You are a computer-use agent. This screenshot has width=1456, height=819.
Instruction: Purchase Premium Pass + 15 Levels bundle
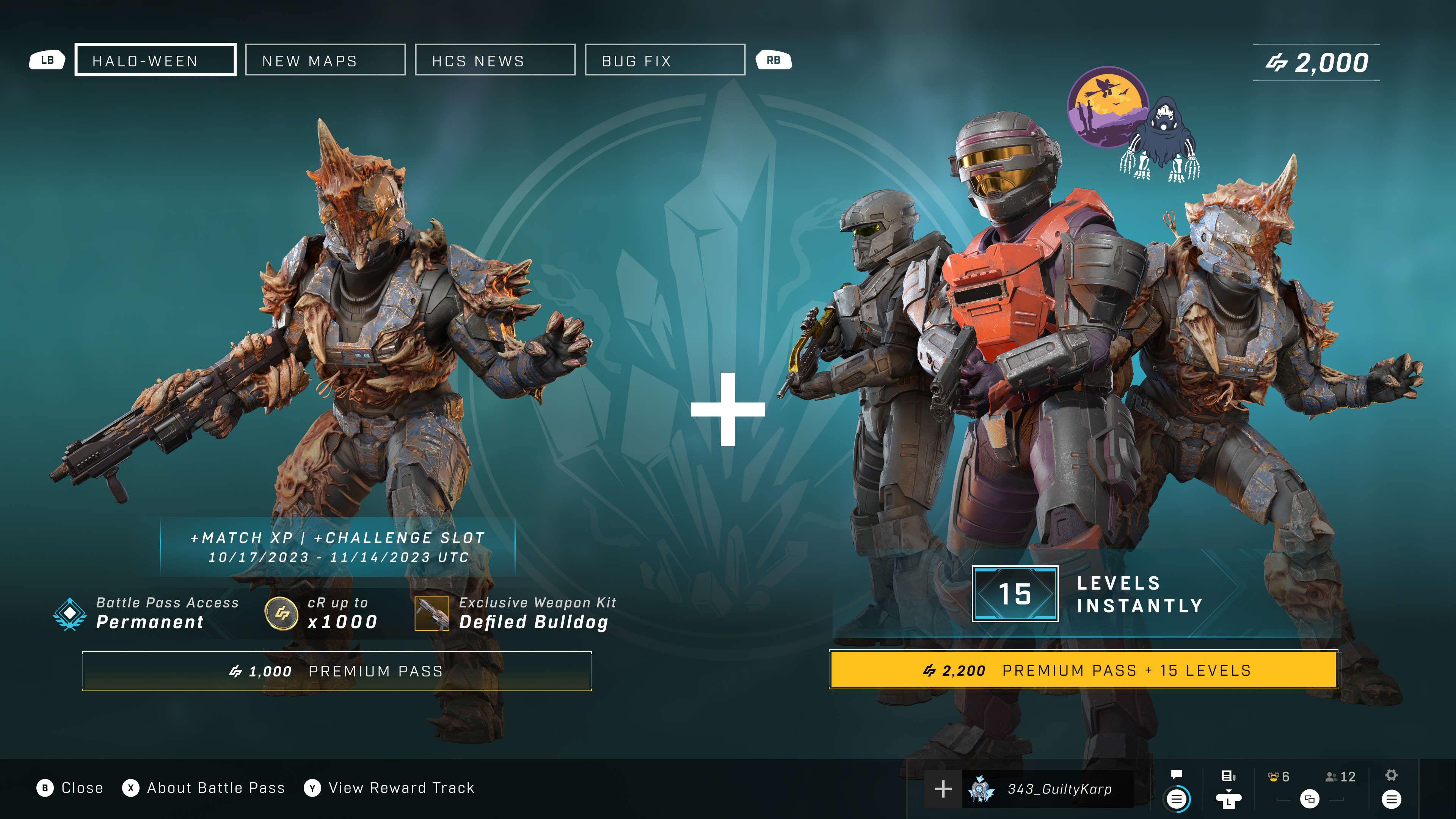[1083, 670]
